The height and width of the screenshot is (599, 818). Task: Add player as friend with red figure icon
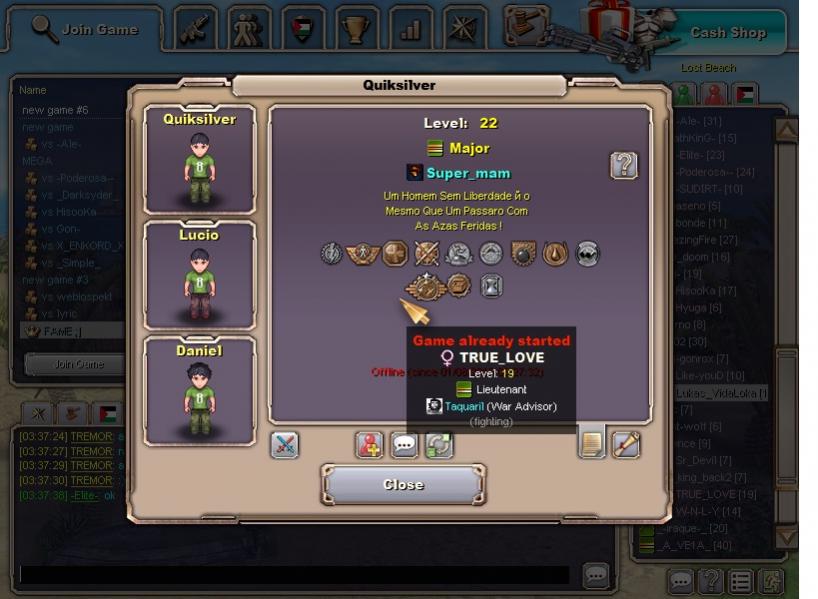[x=370, y=444]
